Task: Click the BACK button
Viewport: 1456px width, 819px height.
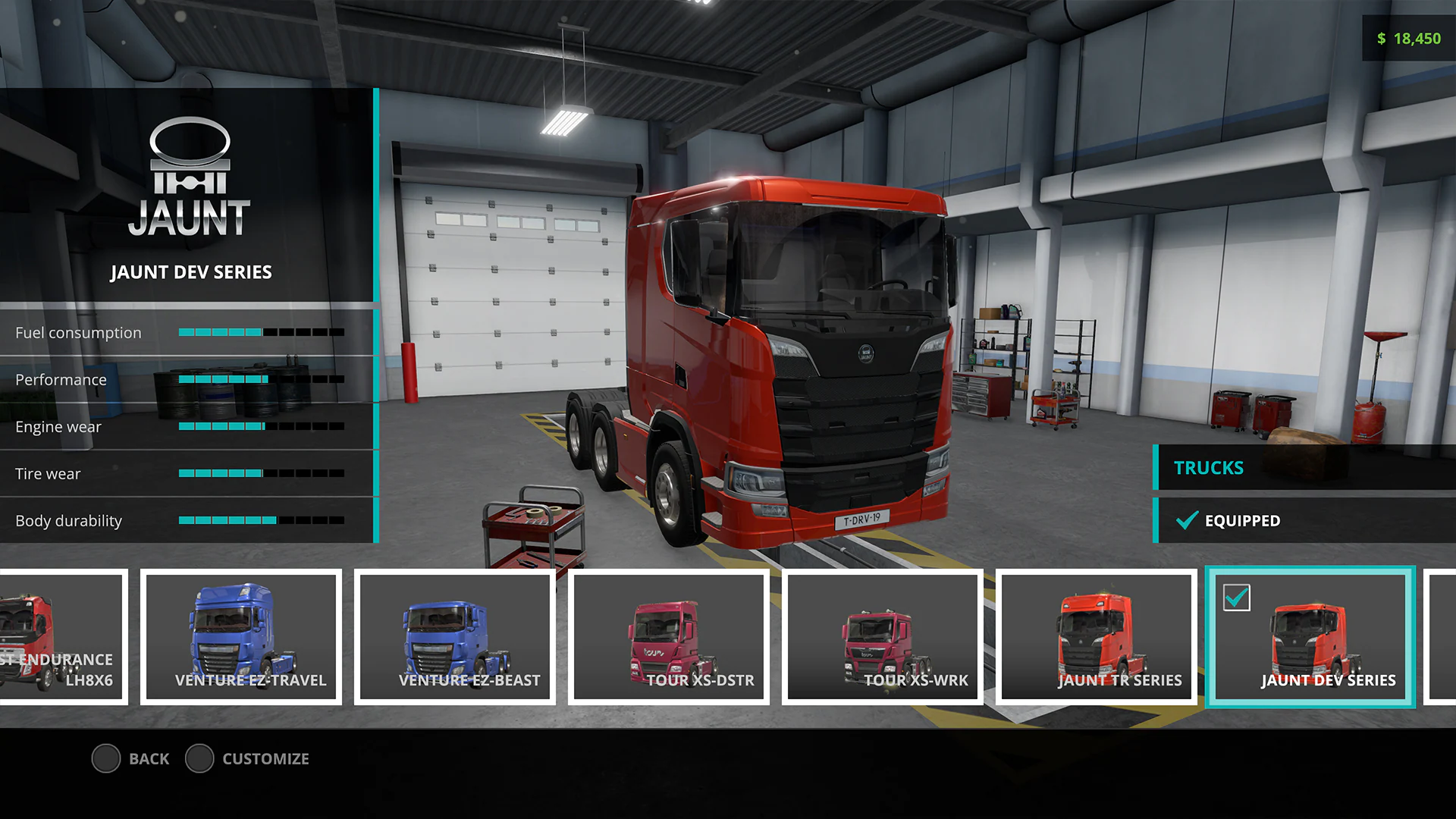Action: [149, 758]
